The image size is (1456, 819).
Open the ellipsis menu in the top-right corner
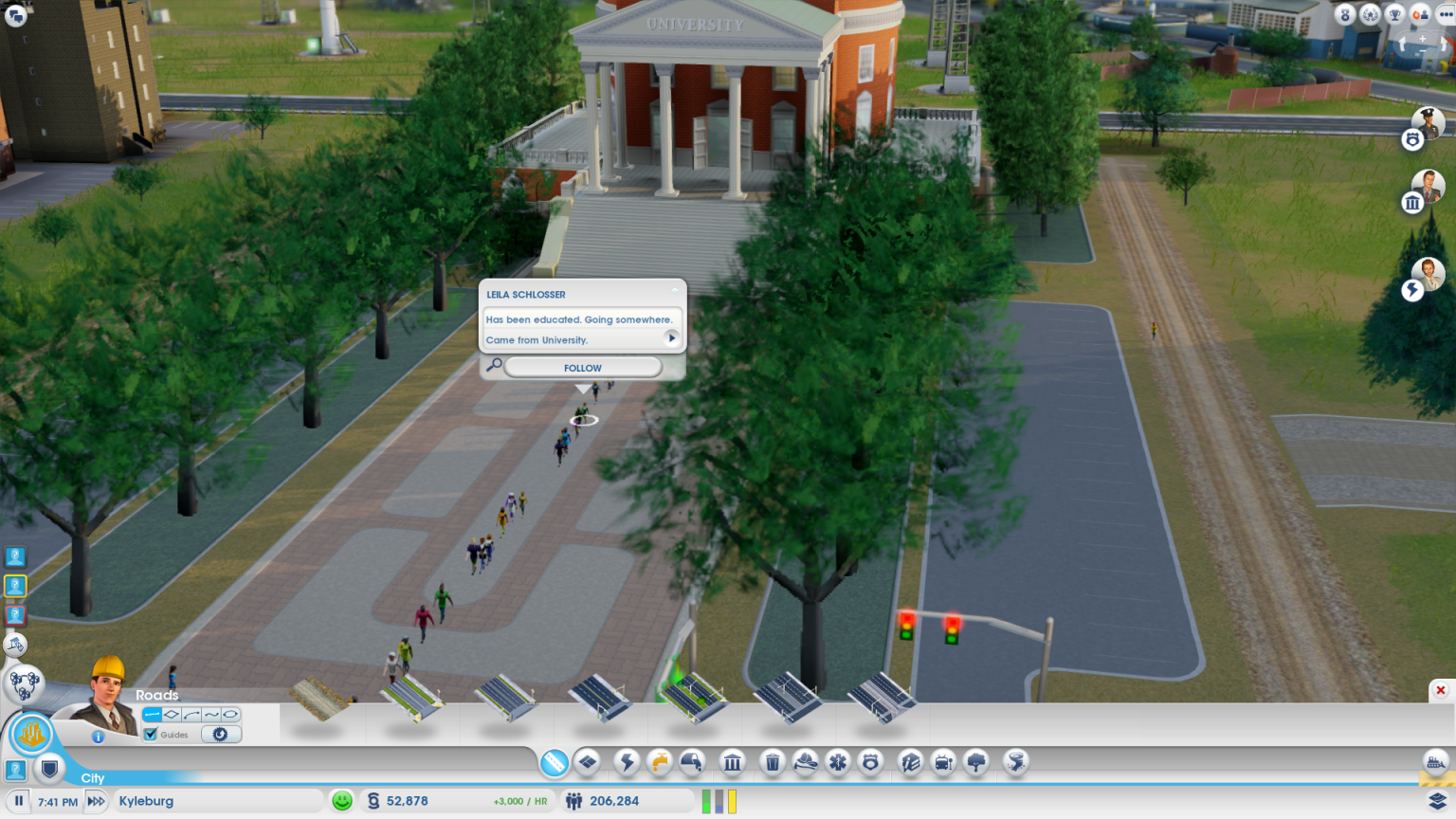[x=1445, y=14]
